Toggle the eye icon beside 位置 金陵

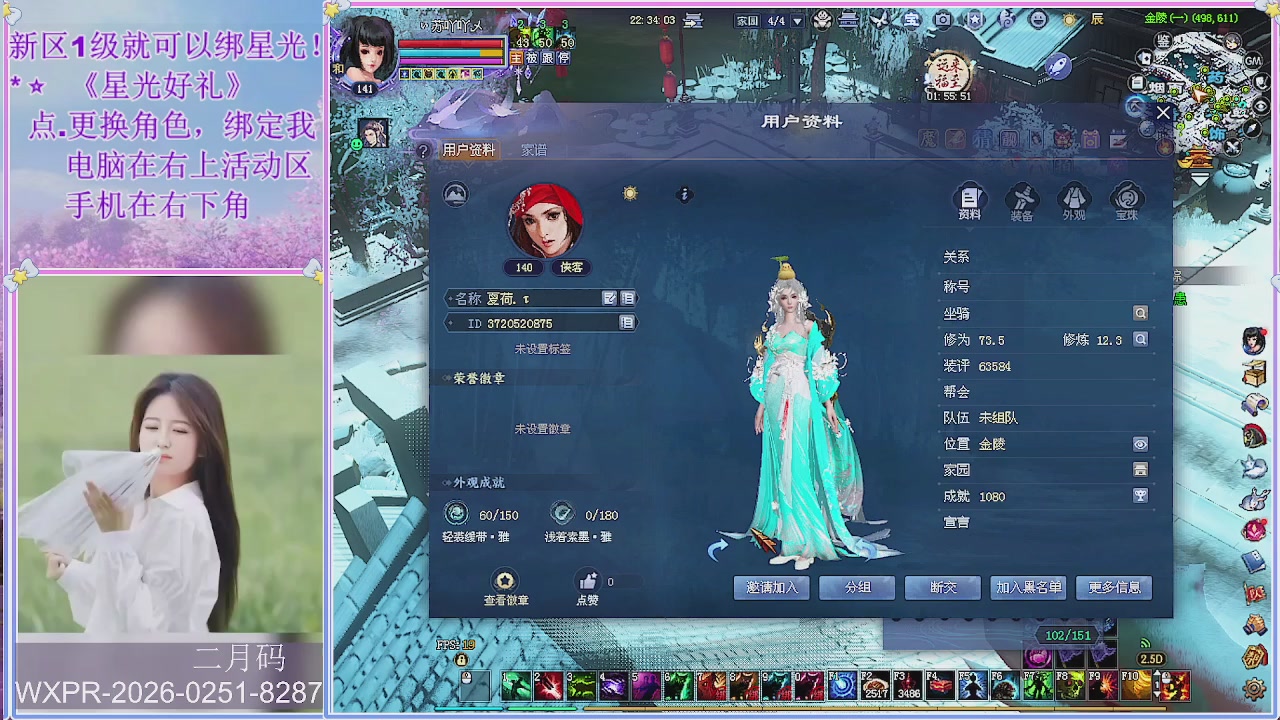click(1140, 443)
